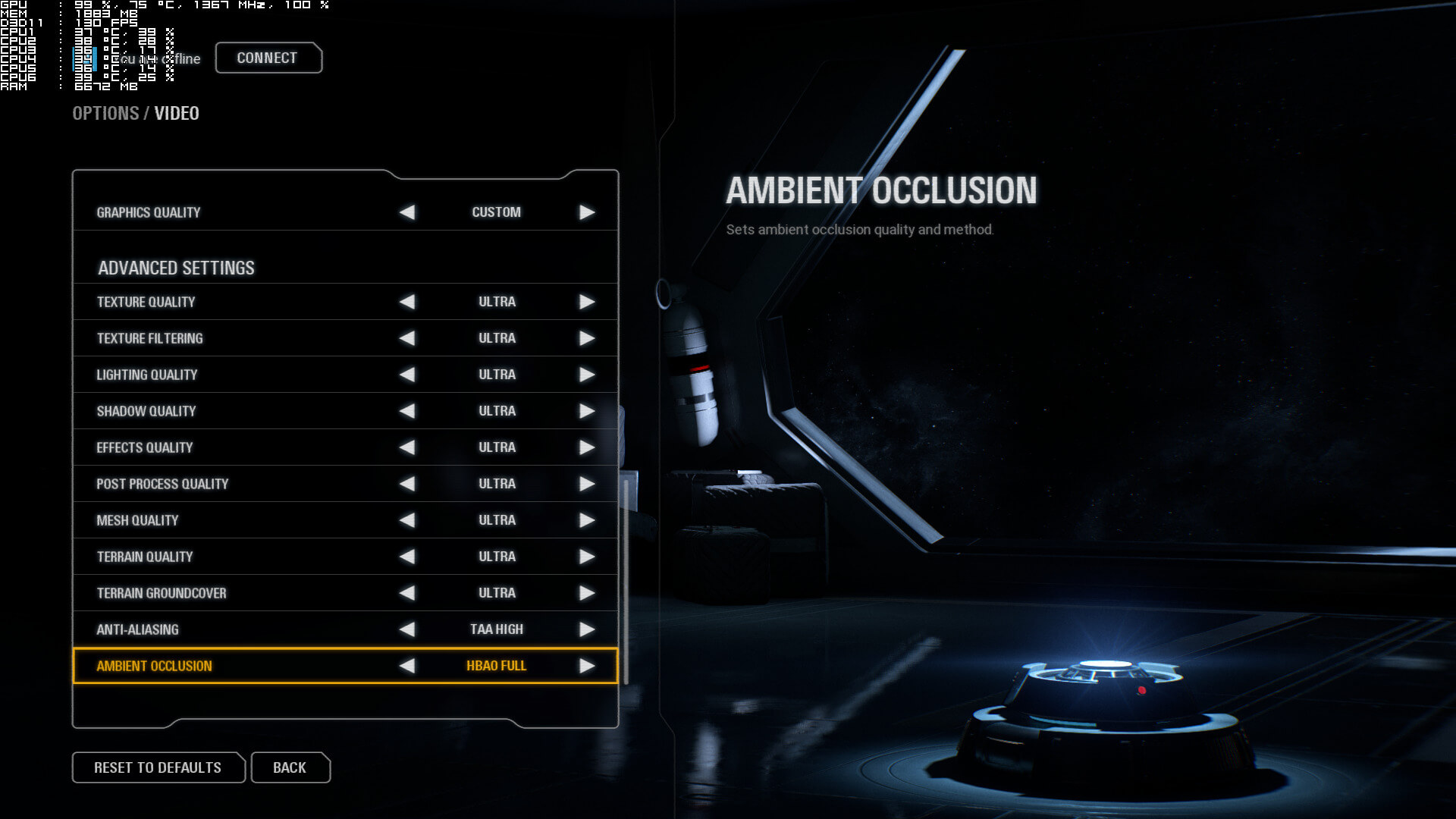The image size is (1456, 819).
Task: Raise Texture Filtering with right arrow
Action: [587, 338]
